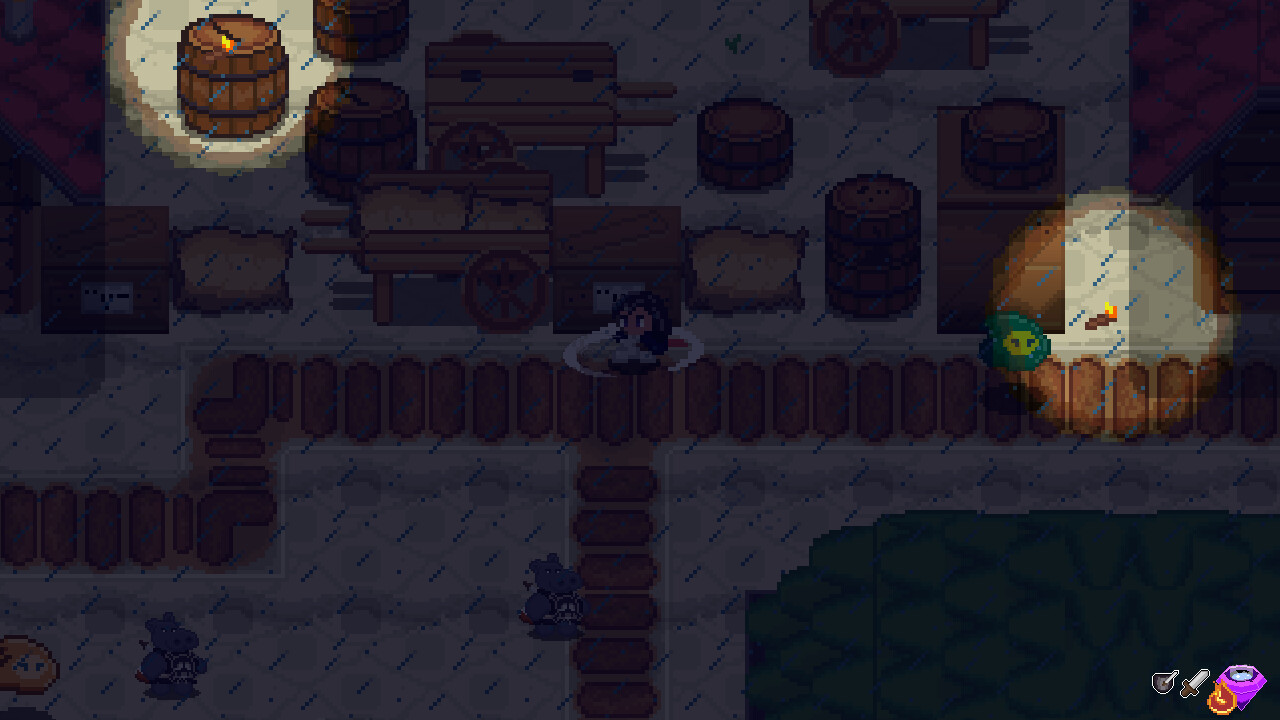The width and height of the screenshot is (1280, 720).
Task: Click the flame ability icon
Action: click(x=1222, y=697)
